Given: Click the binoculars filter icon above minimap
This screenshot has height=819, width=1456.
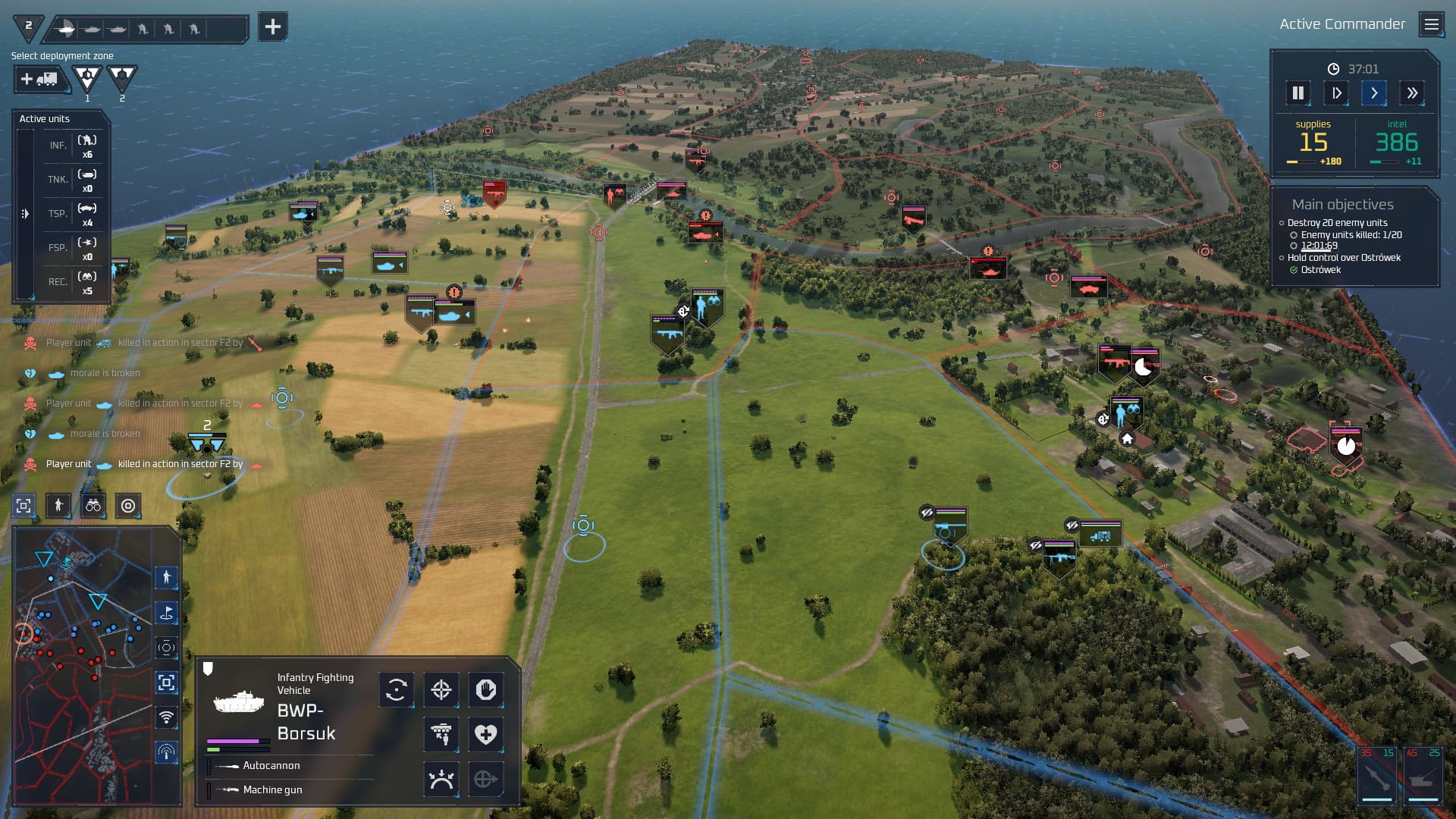Looking at the screenshot, I should [x=93, y=506].
